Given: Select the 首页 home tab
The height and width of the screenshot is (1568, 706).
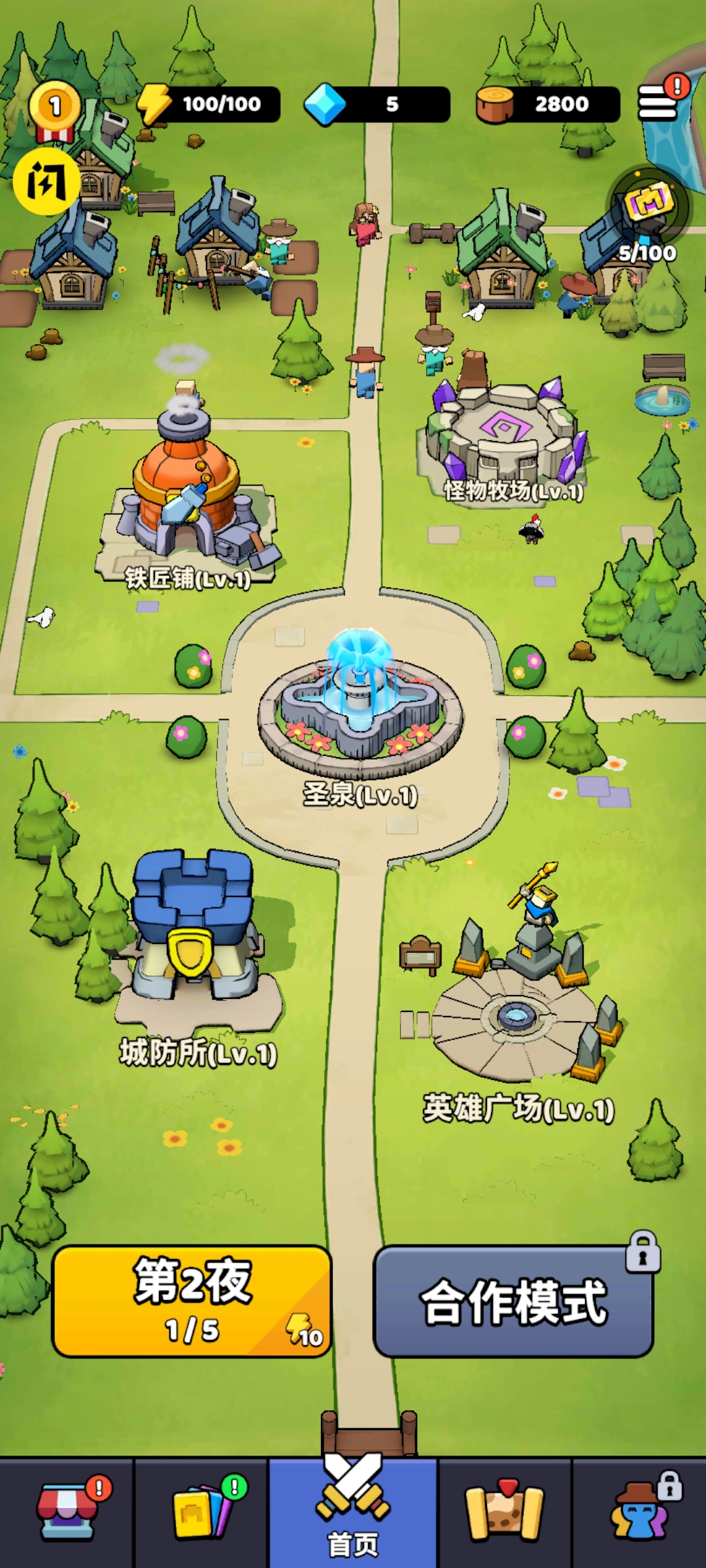Looking at the screenshot, I should click(x=353, y=1512).
